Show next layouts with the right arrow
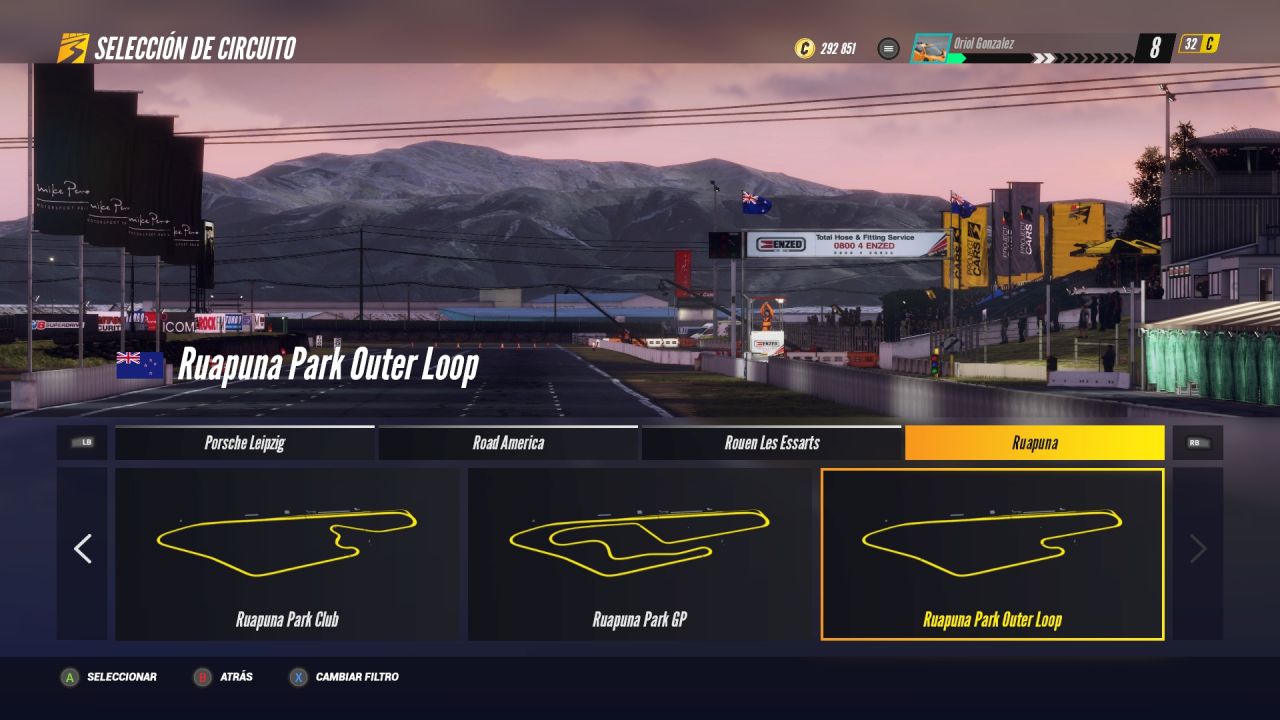The width and height of the screenshot is (1280, 720). (x=1197, y=549)
